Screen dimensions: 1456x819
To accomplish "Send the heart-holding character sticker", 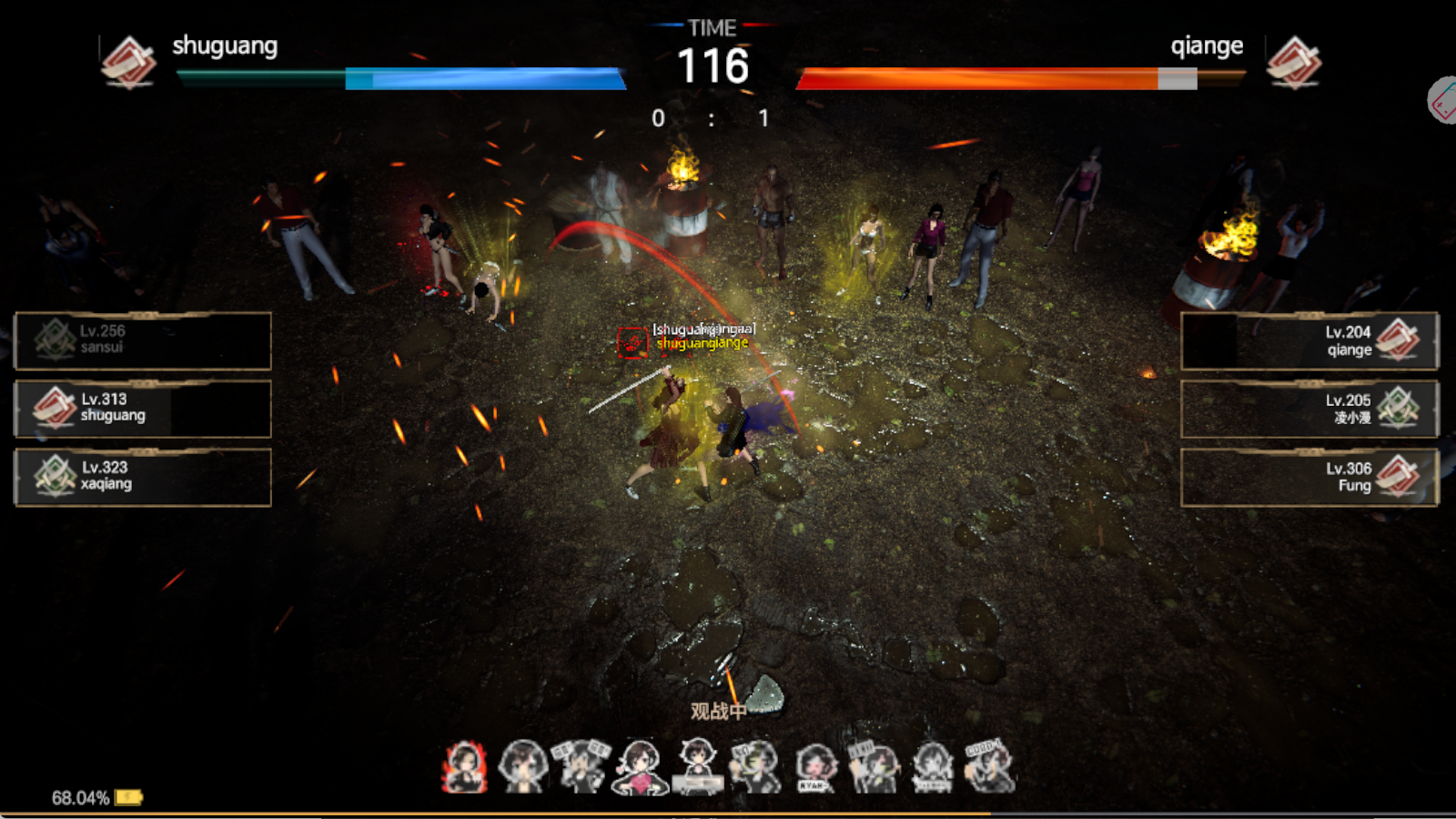I will click(640, 767).
